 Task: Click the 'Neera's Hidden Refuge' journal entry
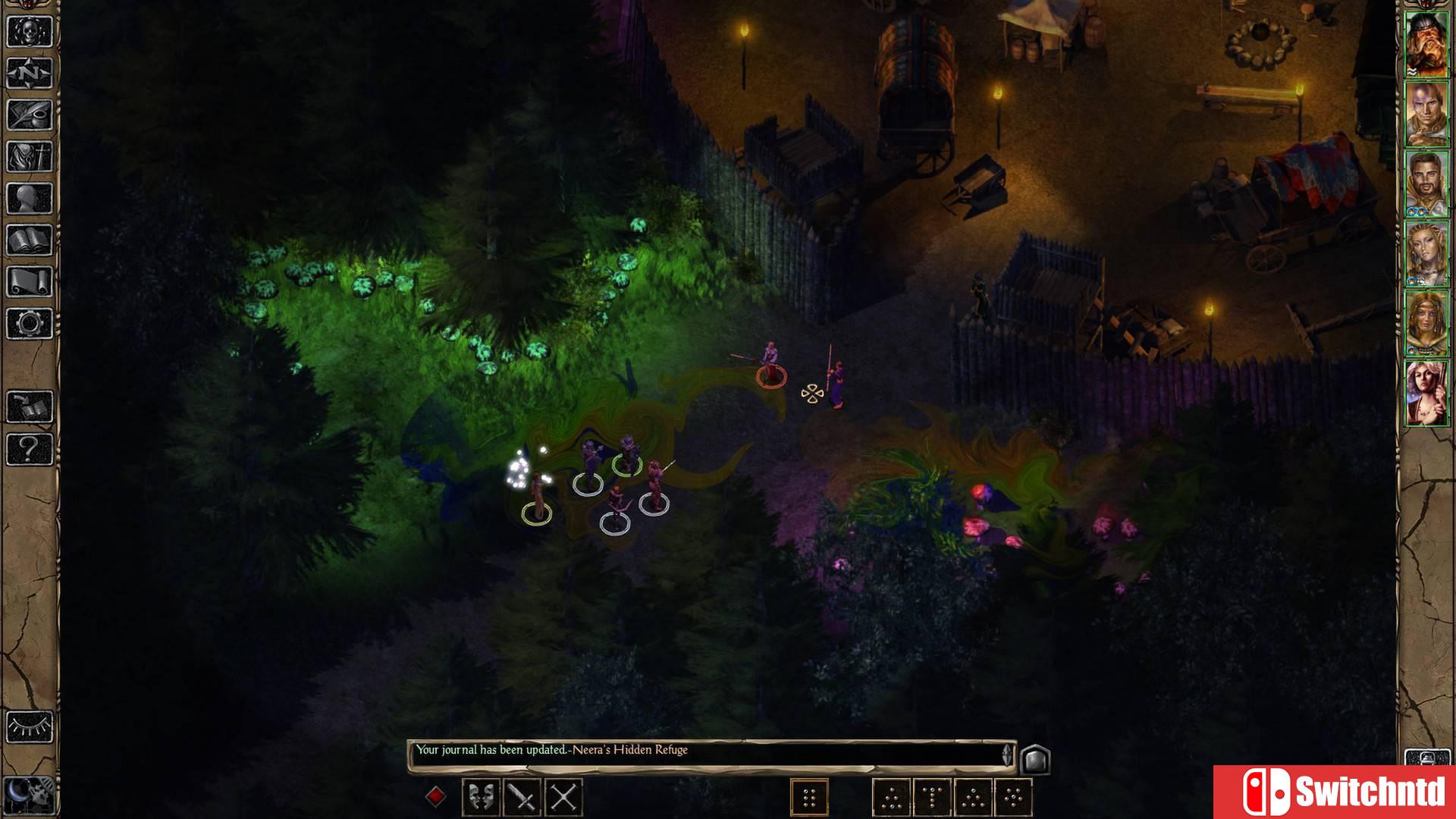tap(629, 750)
